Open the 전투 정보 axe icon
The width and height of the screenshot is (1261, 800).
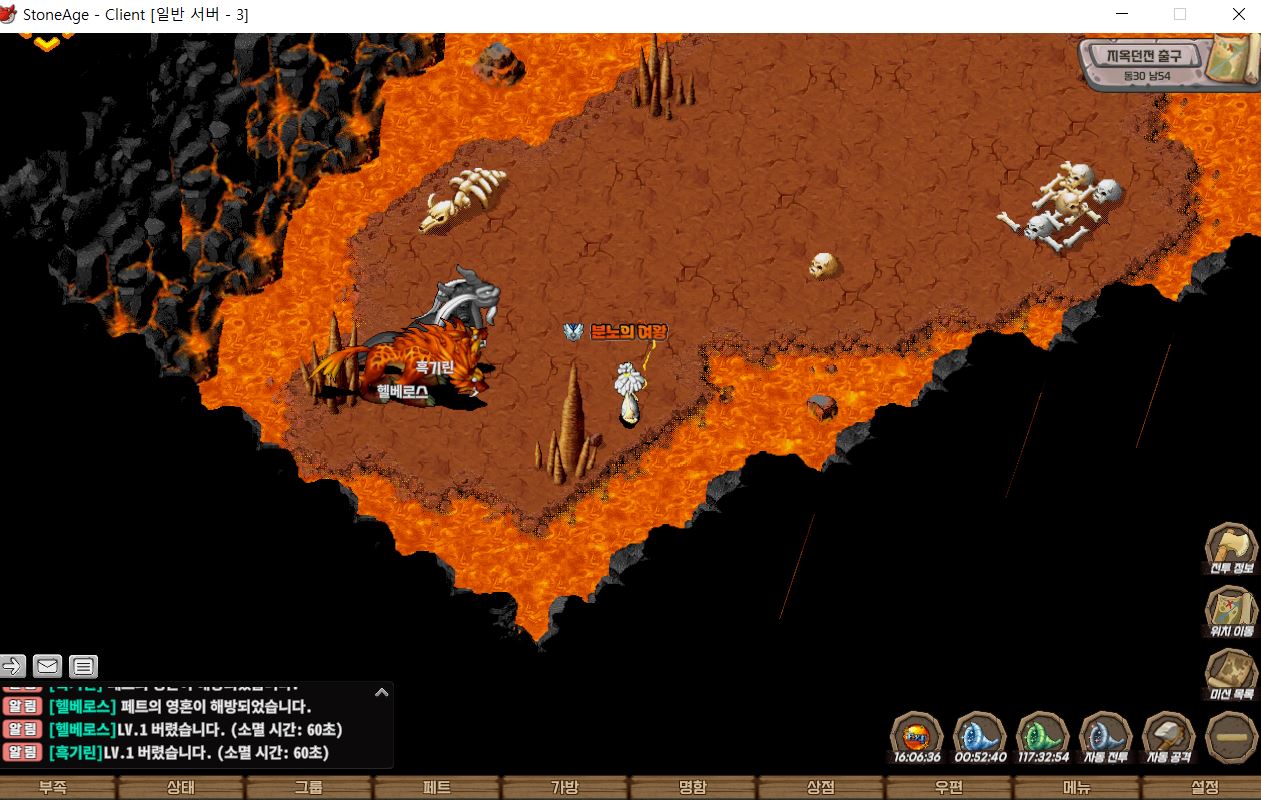[x=1231, y=548]
